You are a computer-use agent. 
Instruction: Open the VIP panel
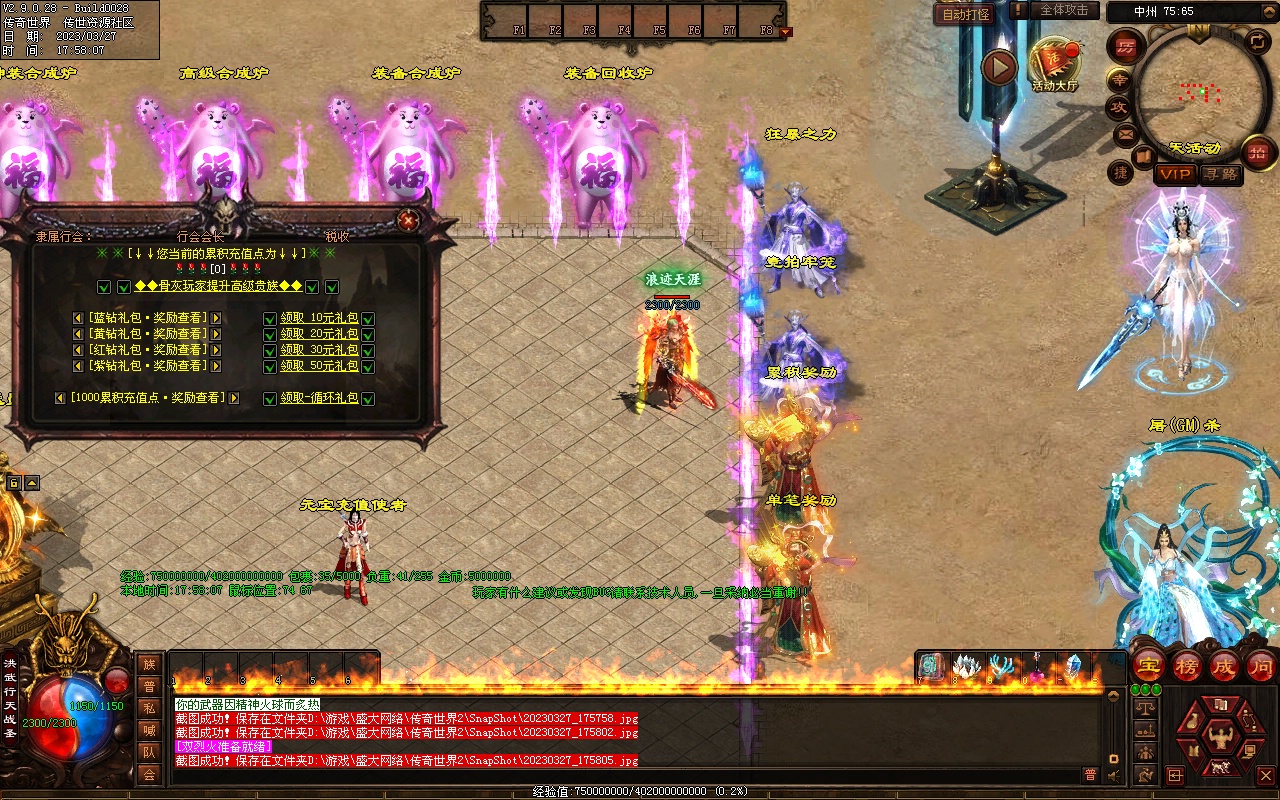1175,174
